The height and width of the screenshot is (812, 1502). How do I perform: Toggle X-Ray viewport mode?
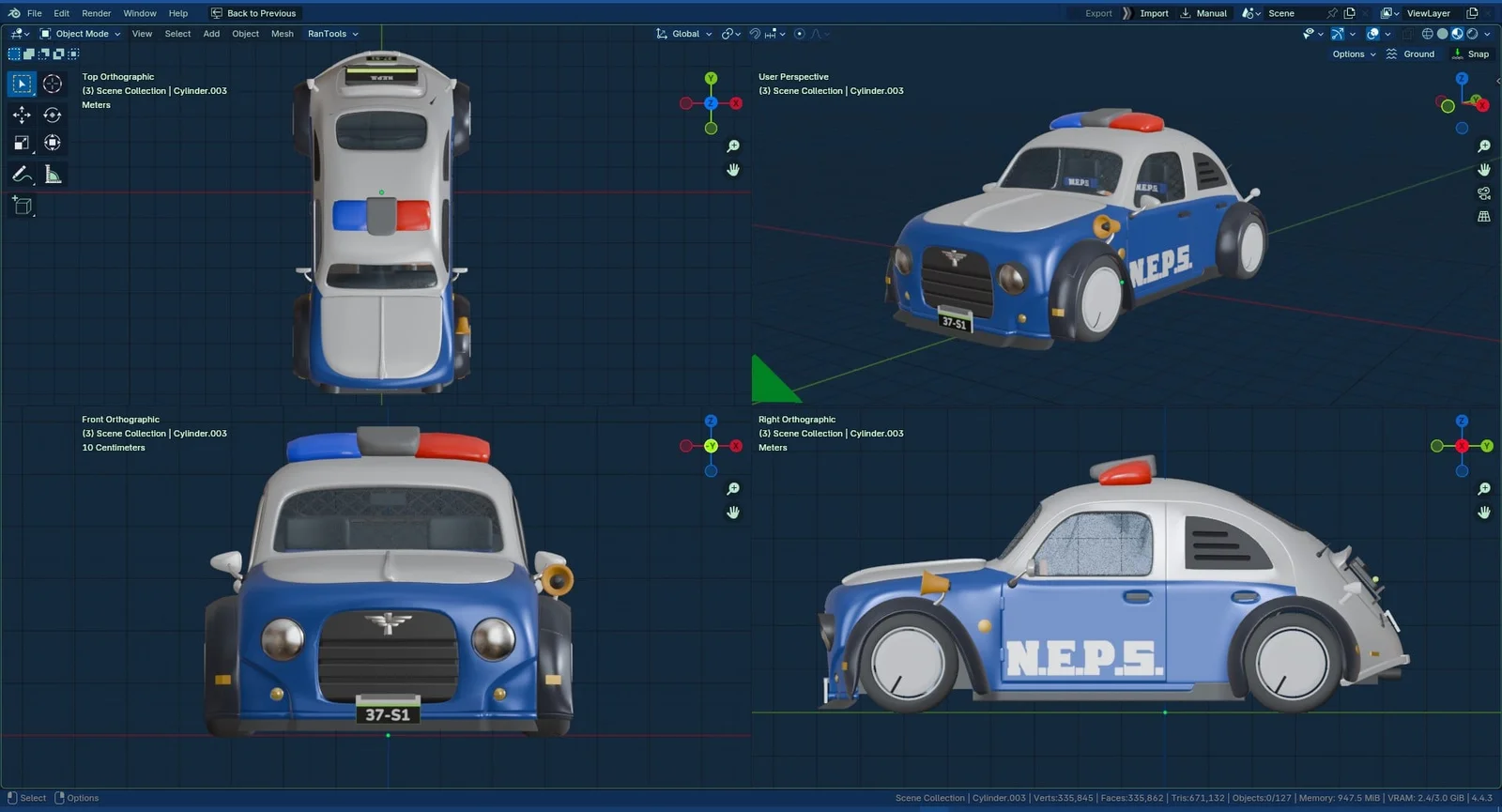click(1406, 33)
